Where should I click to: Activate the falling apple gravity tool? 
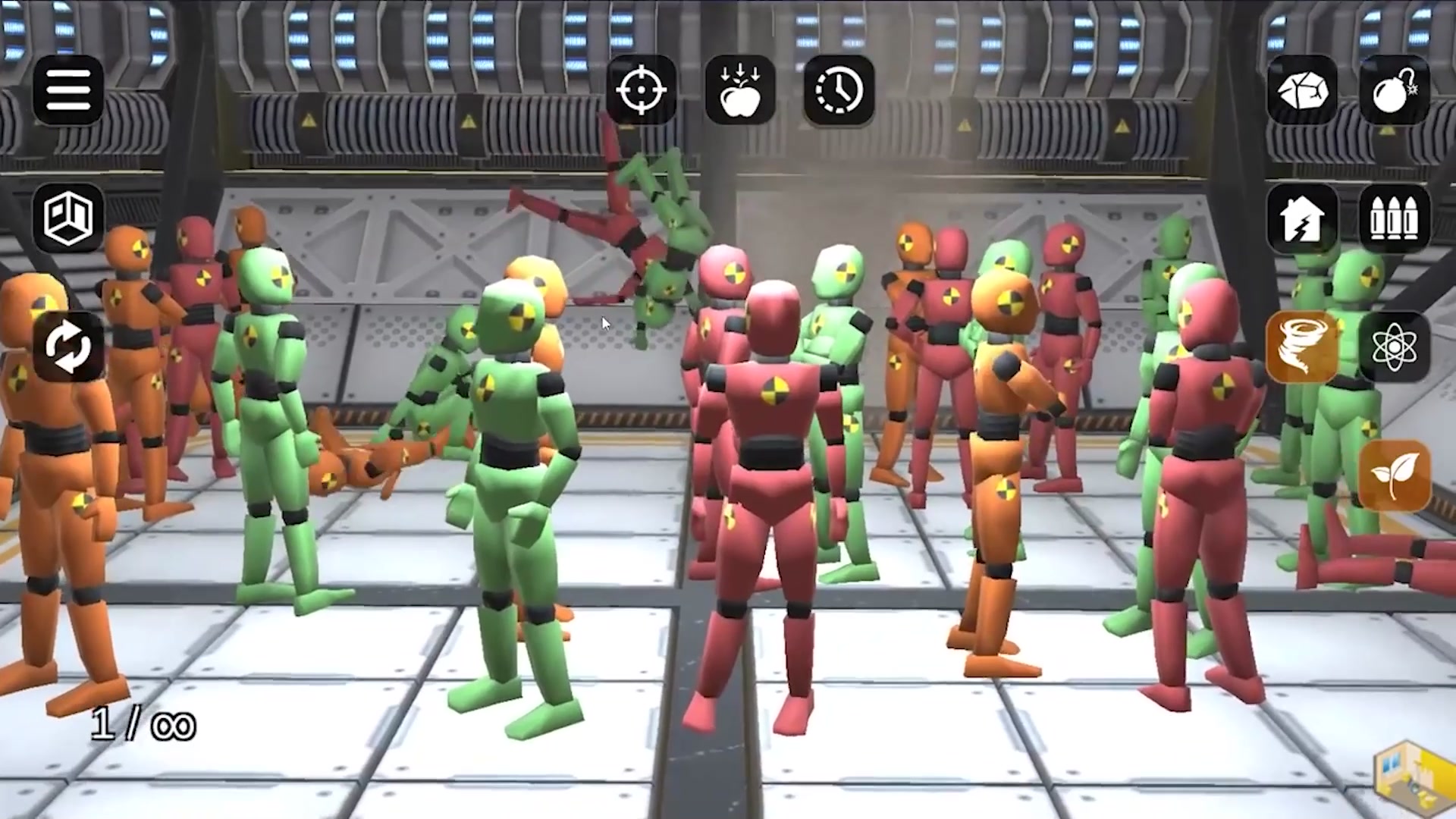tap(740, 90)
